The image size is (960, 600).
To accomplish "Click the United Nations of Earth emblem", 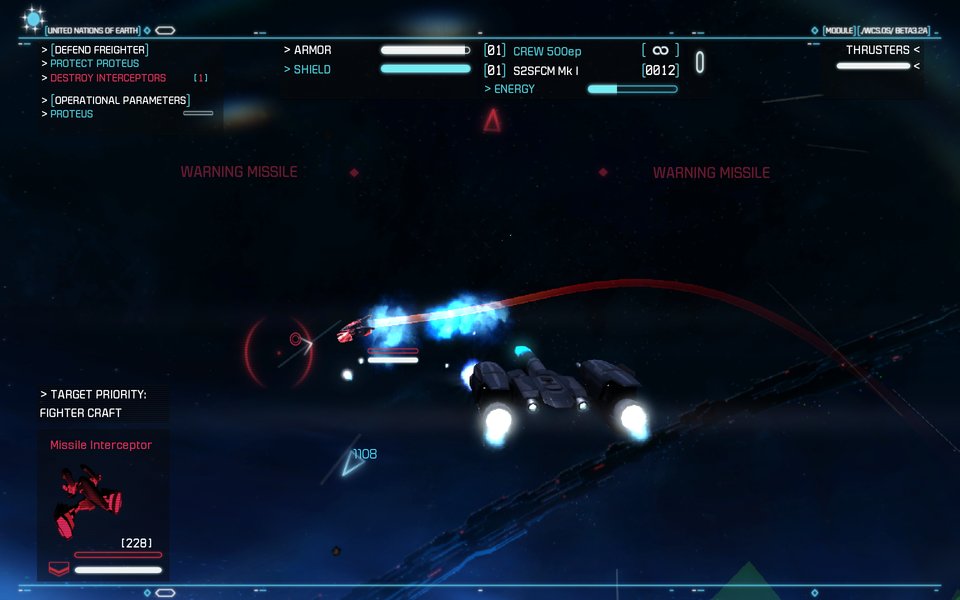I will [34, 18].
